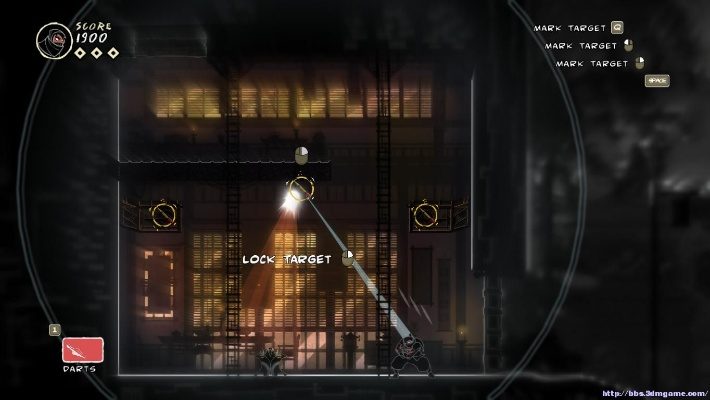Click the ninja portrait icon beside the score
This screenshot has height=400, width=710.
coord(53,41)
